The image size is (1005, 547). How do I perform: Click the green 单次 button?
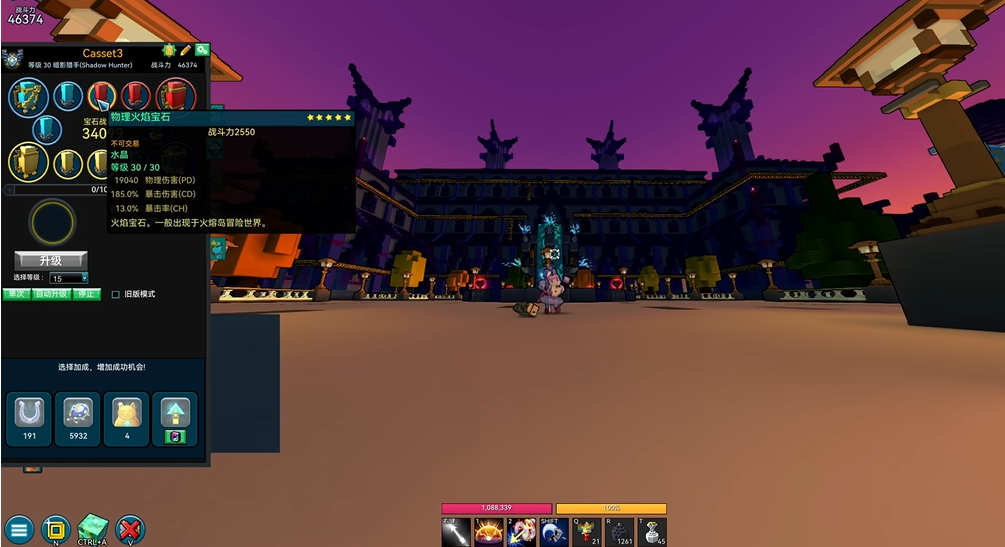[16, 294]
